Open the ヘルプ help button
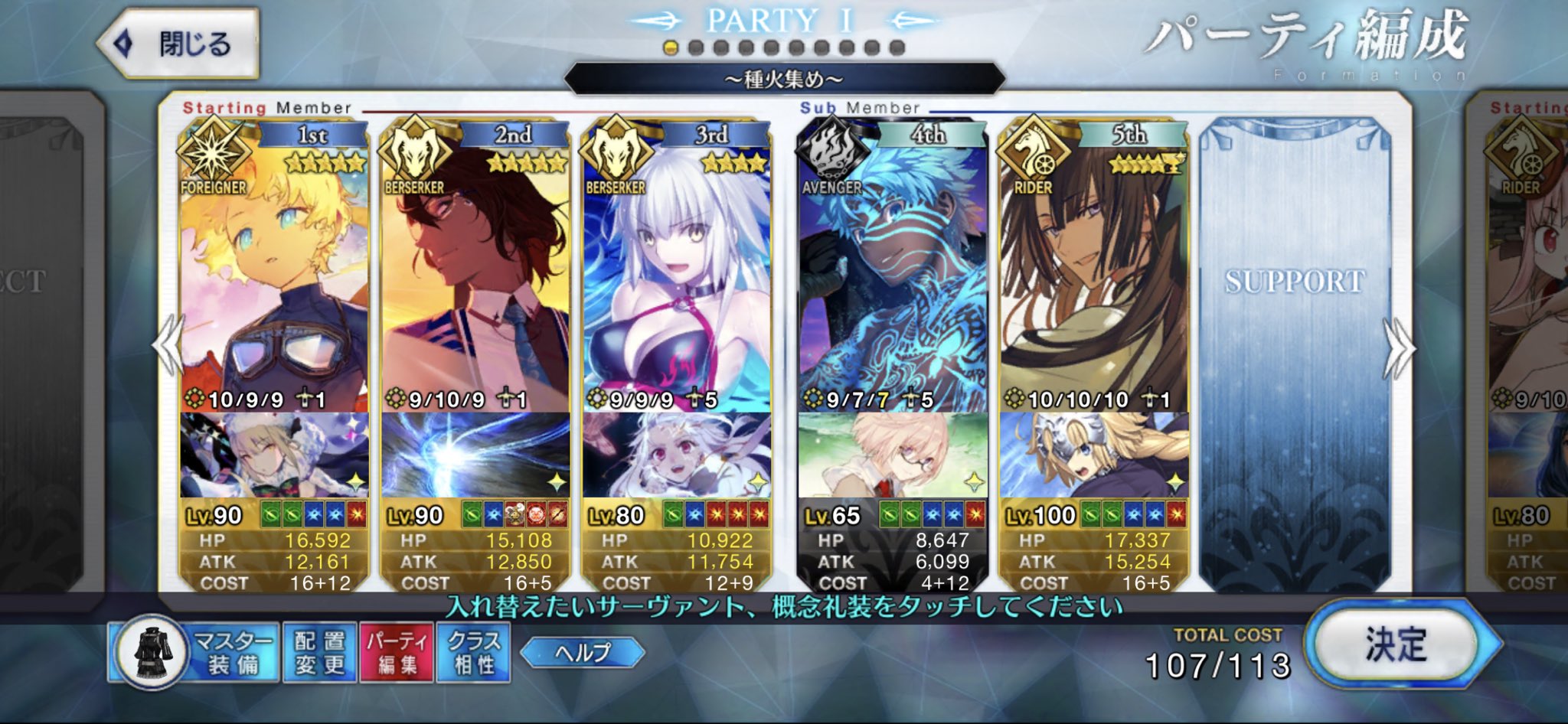Image resolution: width=1568 pixels, height=724 pixels. click(x=582, y=653)
